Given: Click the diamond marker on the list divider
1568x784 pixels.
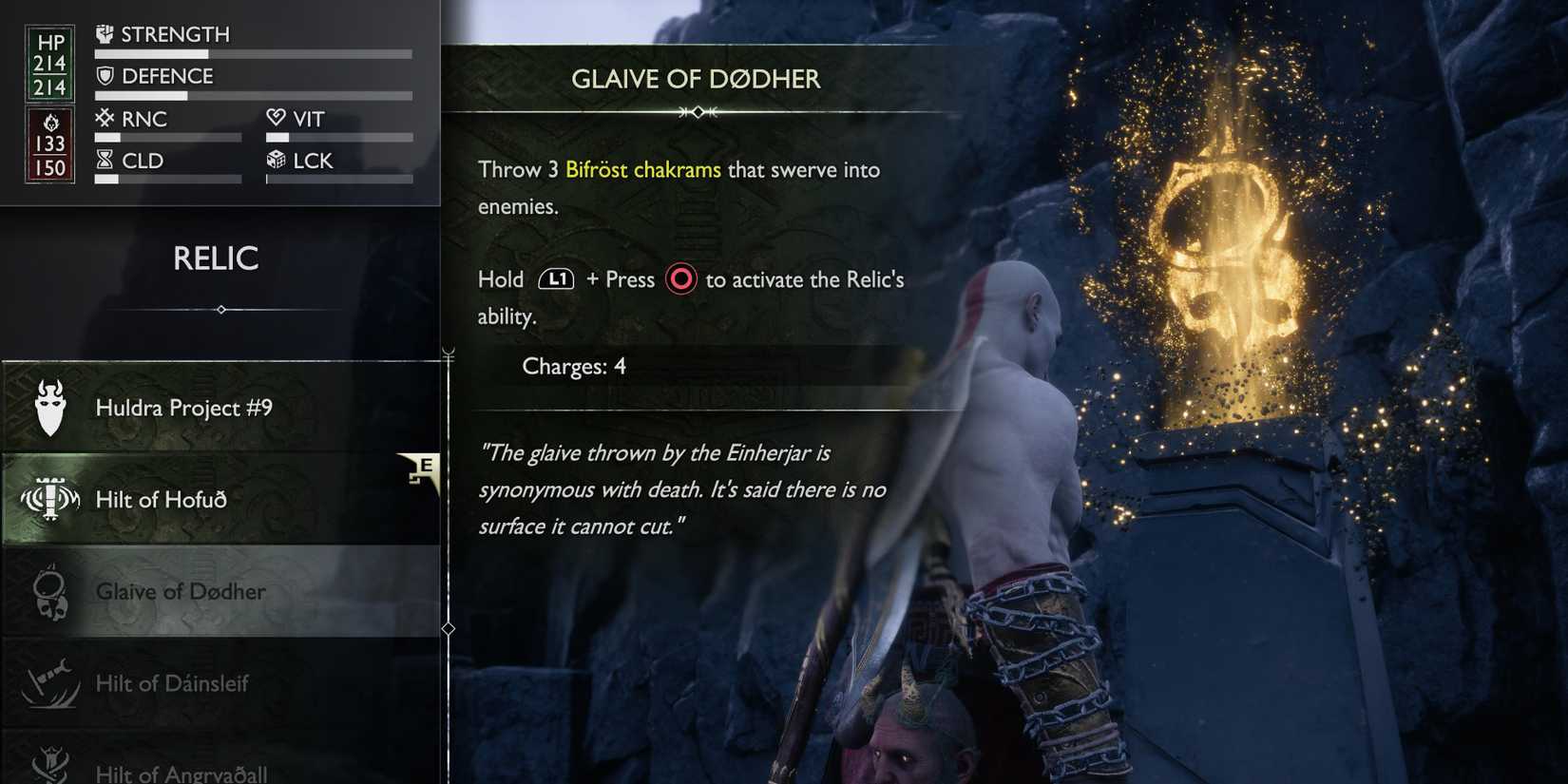Looking at the screenshot, I should point(447,628).
